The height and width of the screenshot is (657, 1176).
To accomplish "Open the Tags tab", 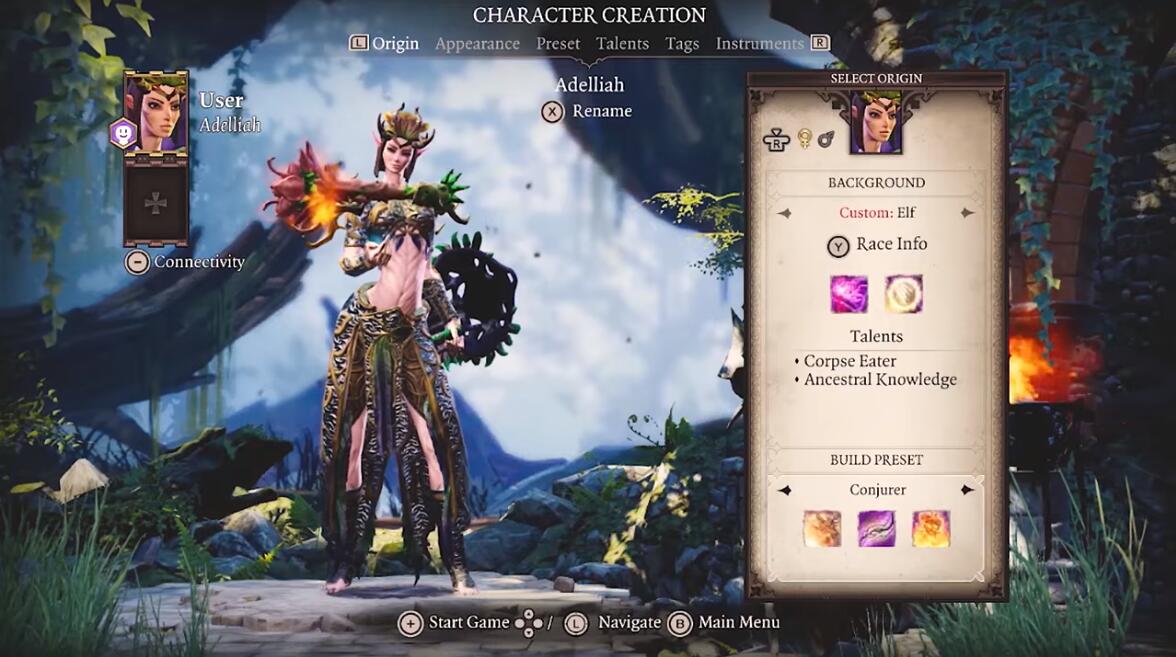I will 682,43.
